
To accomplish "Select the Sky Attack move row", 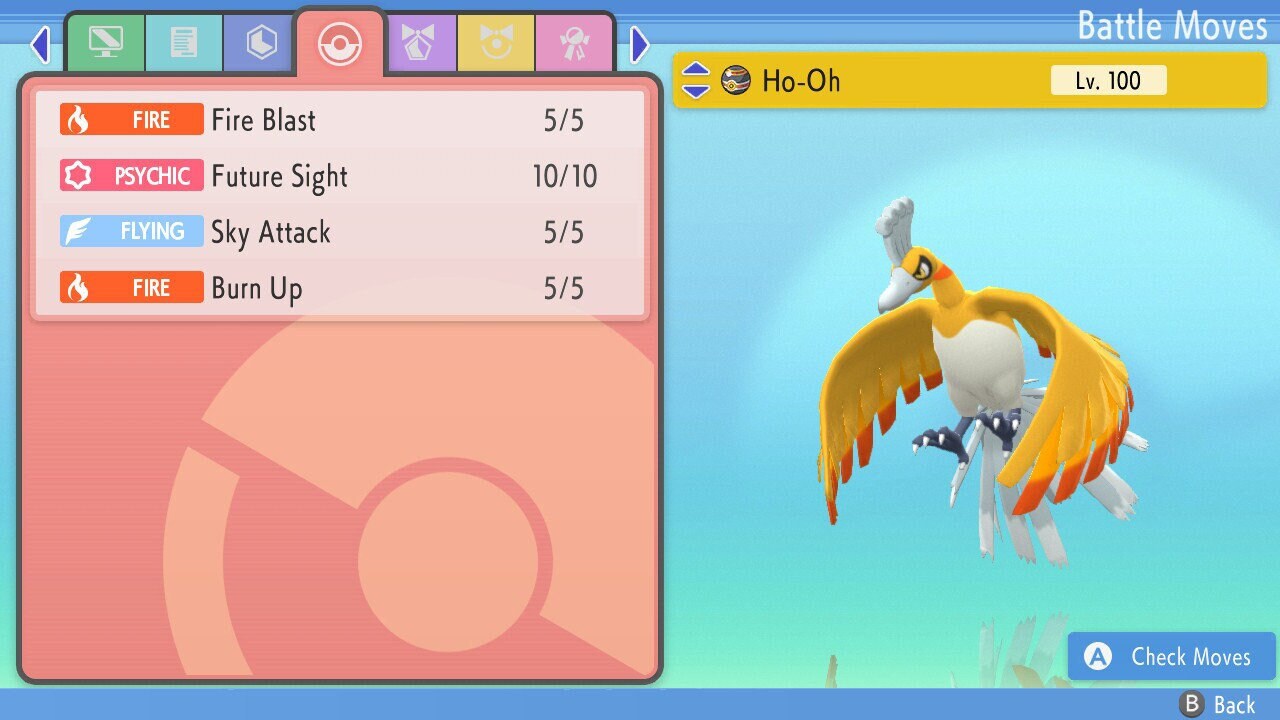I will coord(340,232).
